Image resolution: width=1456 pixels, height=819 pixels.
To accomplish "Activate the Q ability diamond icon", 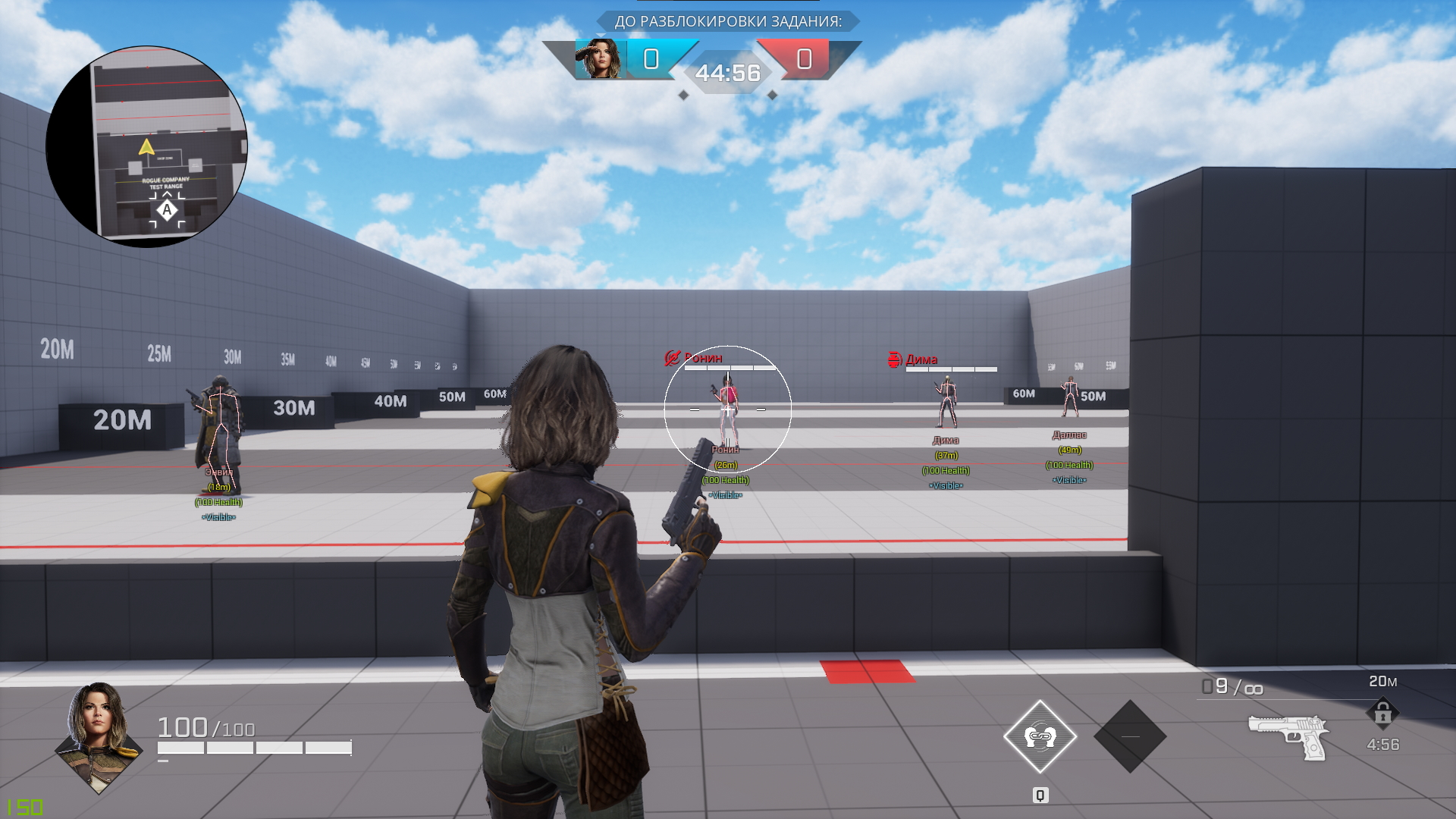I will [1040, 736].
